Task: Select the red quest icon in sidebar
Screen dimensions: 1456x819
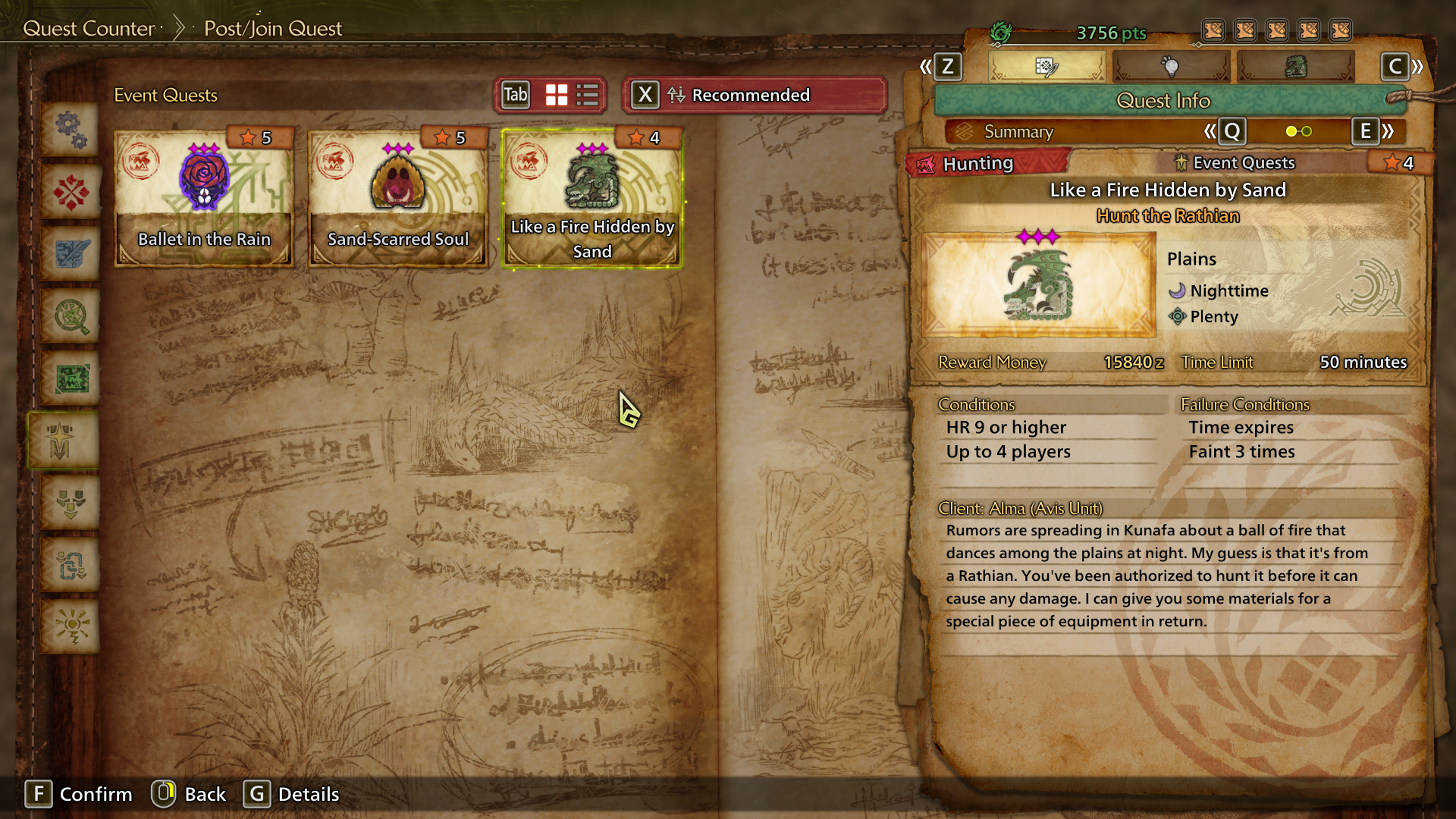Action: click(70, 192)
